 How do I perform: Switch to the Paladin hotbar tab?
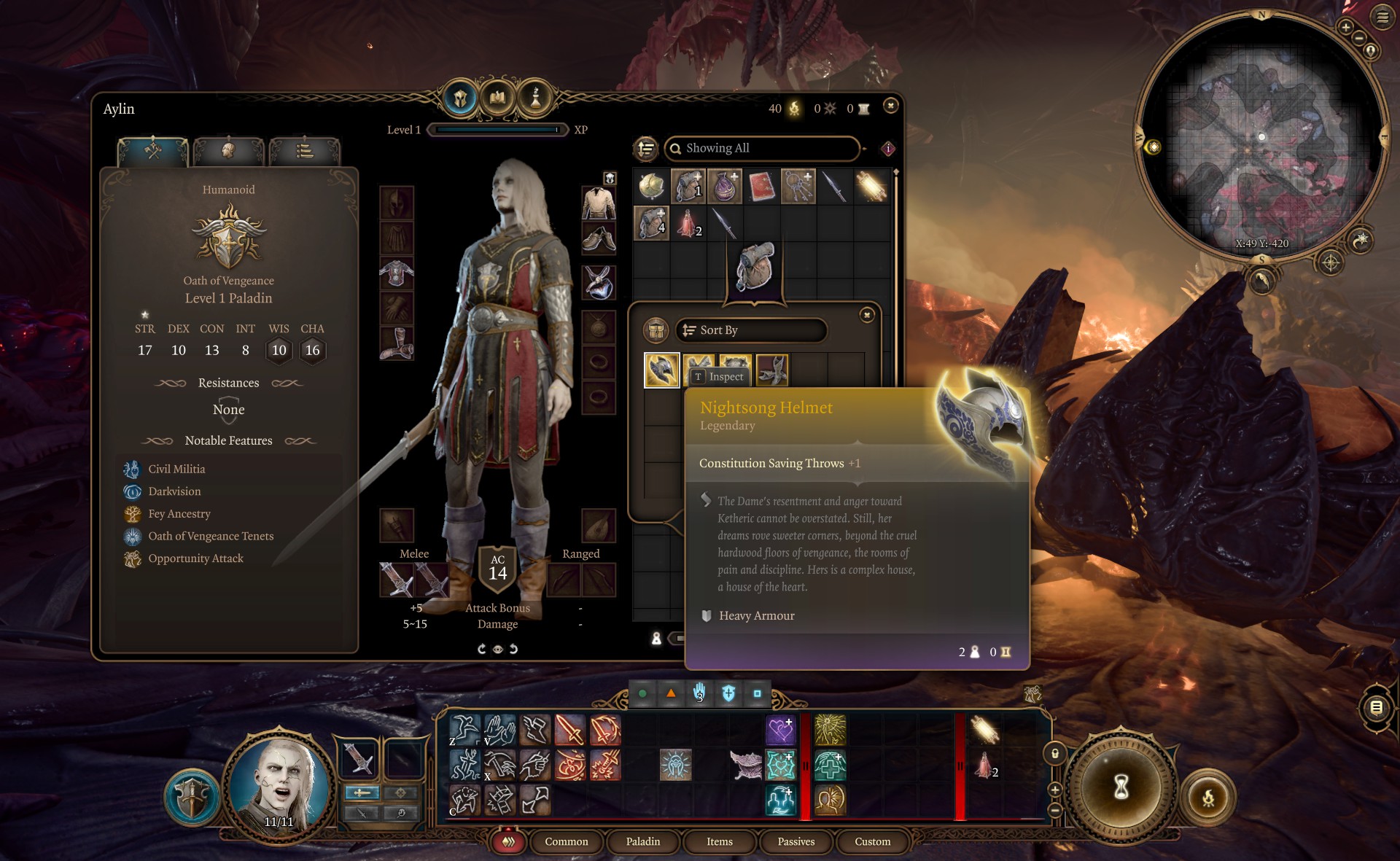click(x=642, y=841)
